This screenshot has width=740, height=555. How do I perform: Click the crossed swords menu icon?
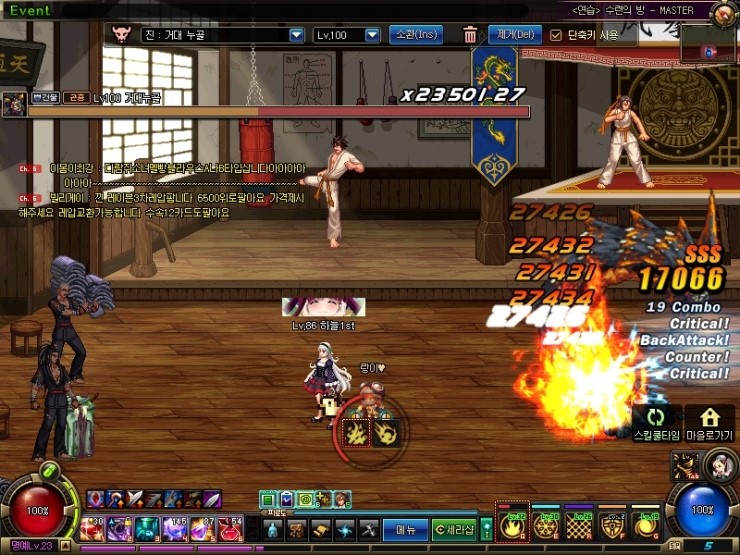point(369,529)
